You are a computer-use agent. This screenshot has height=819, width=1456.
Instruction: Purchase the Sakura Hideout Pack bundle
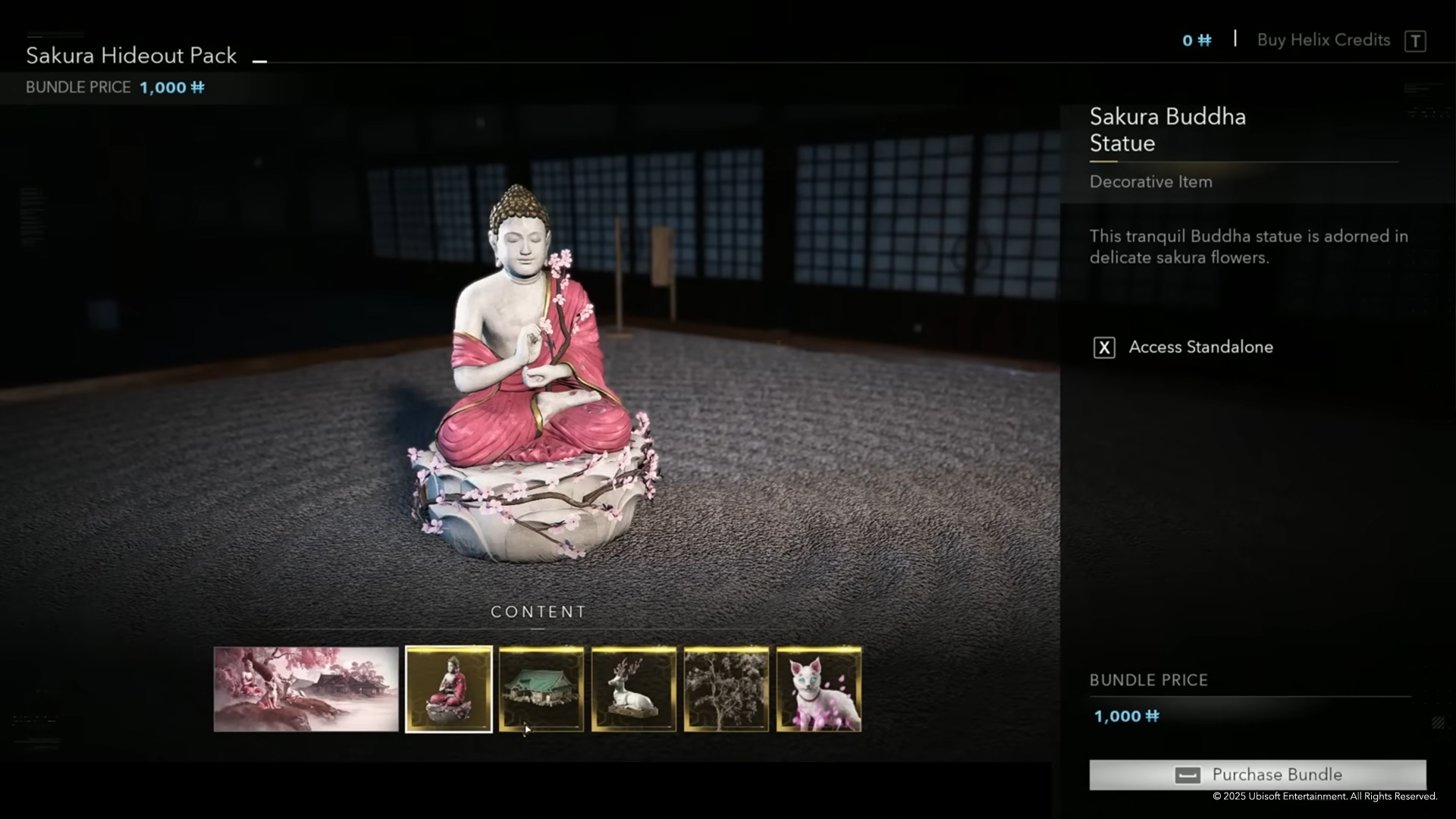click(1257, 774)
